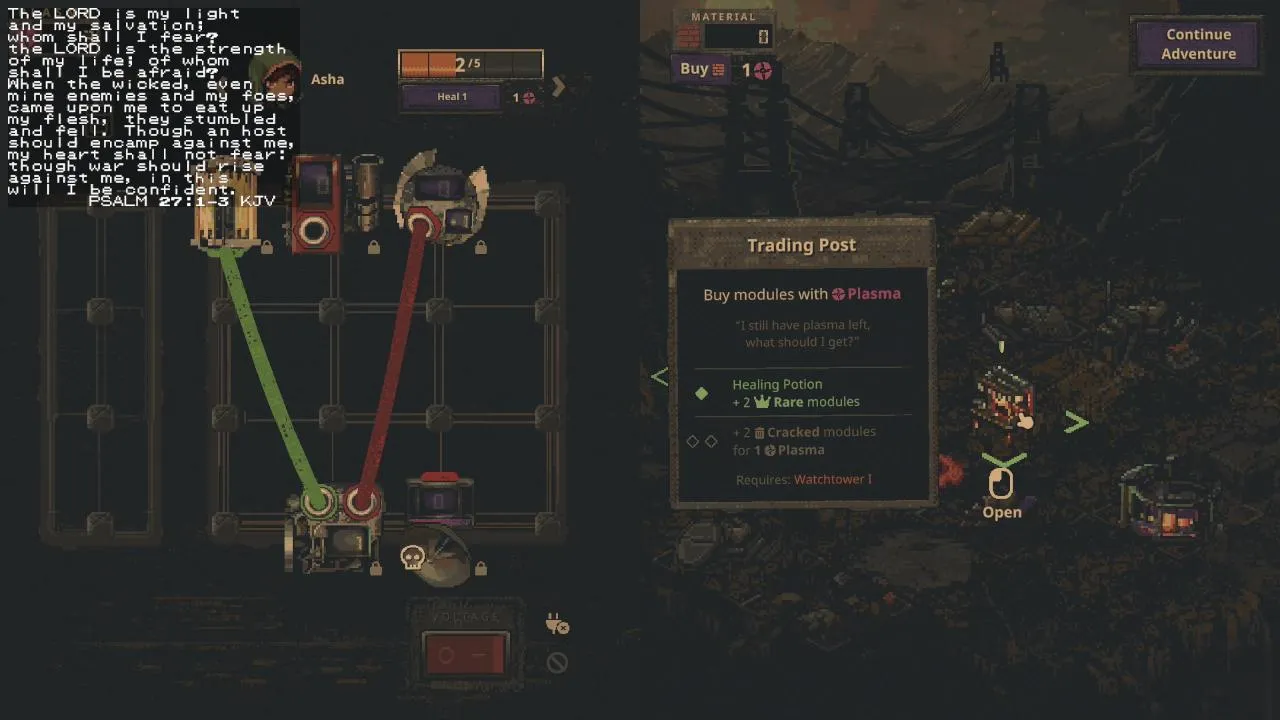This screenshot has height=720, width=1280.
Task: Click the Trading Post building
Action: tap(1002, 399)
